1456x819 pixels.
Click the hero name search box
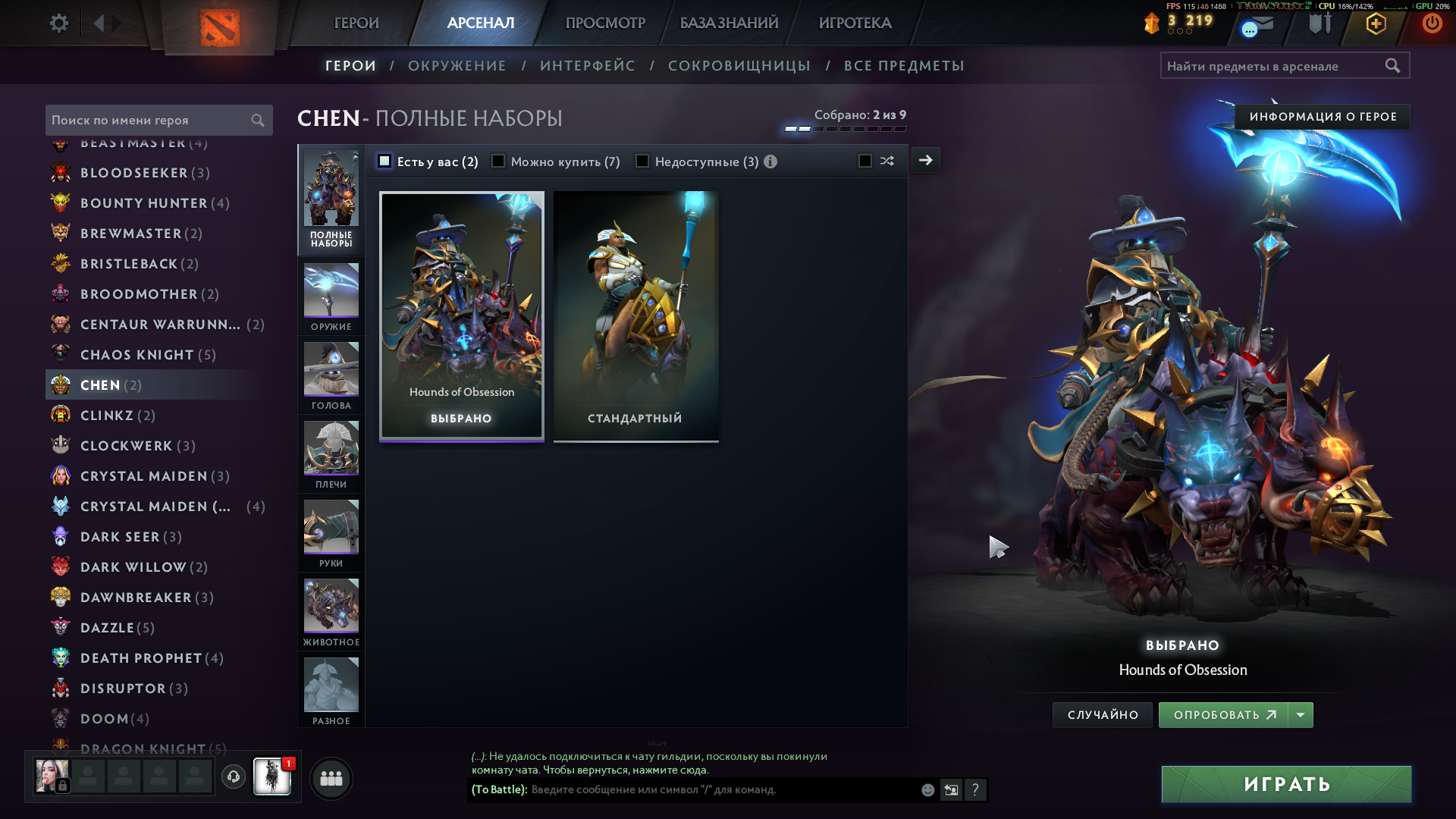pyautogui.click(x=148, y=120)
